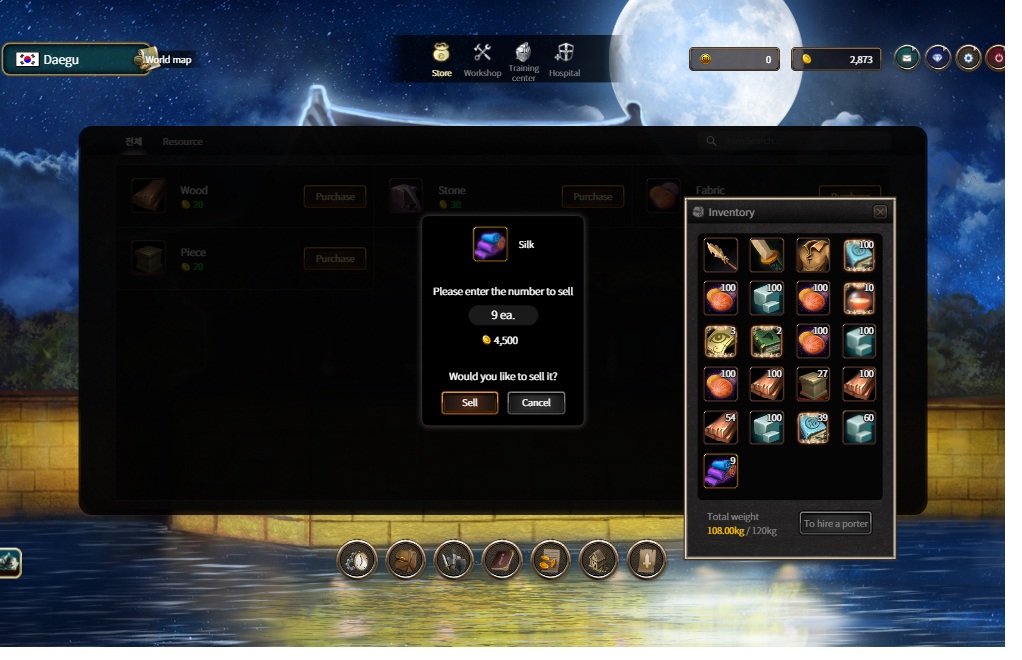Screen dimensions: 1022x660
Task: Open the mail envelope icon
Action: [x=906, y=59]
